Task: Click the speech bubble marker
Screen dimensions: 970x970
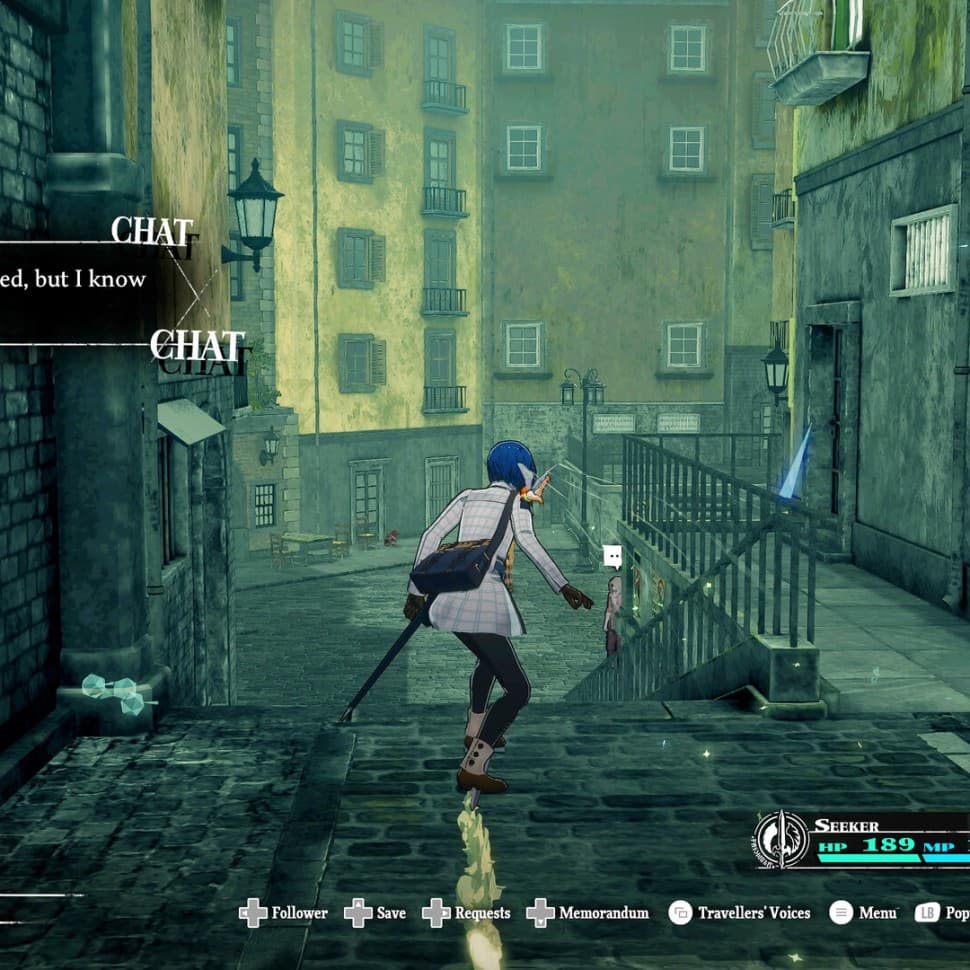Action: point(613,556)
